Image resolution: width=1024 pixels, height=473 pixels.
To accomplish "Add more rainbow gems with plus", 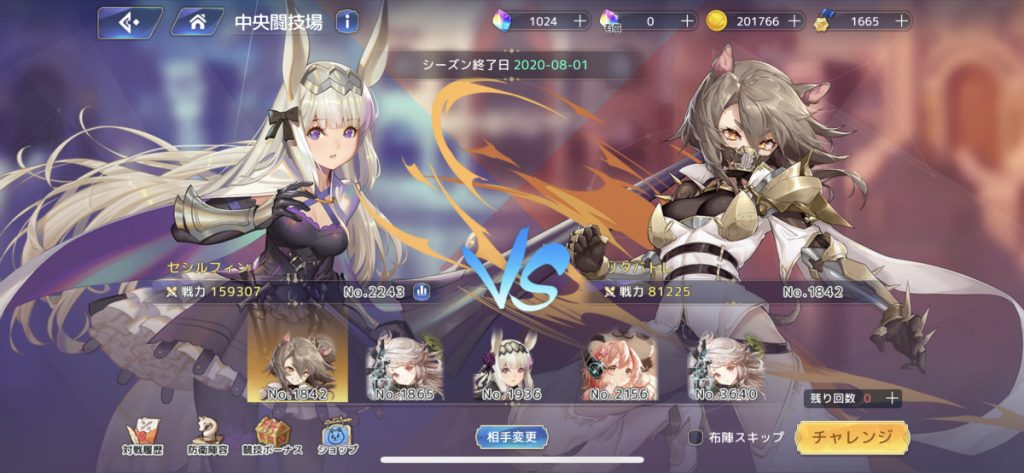I will [x=577, y=21].
